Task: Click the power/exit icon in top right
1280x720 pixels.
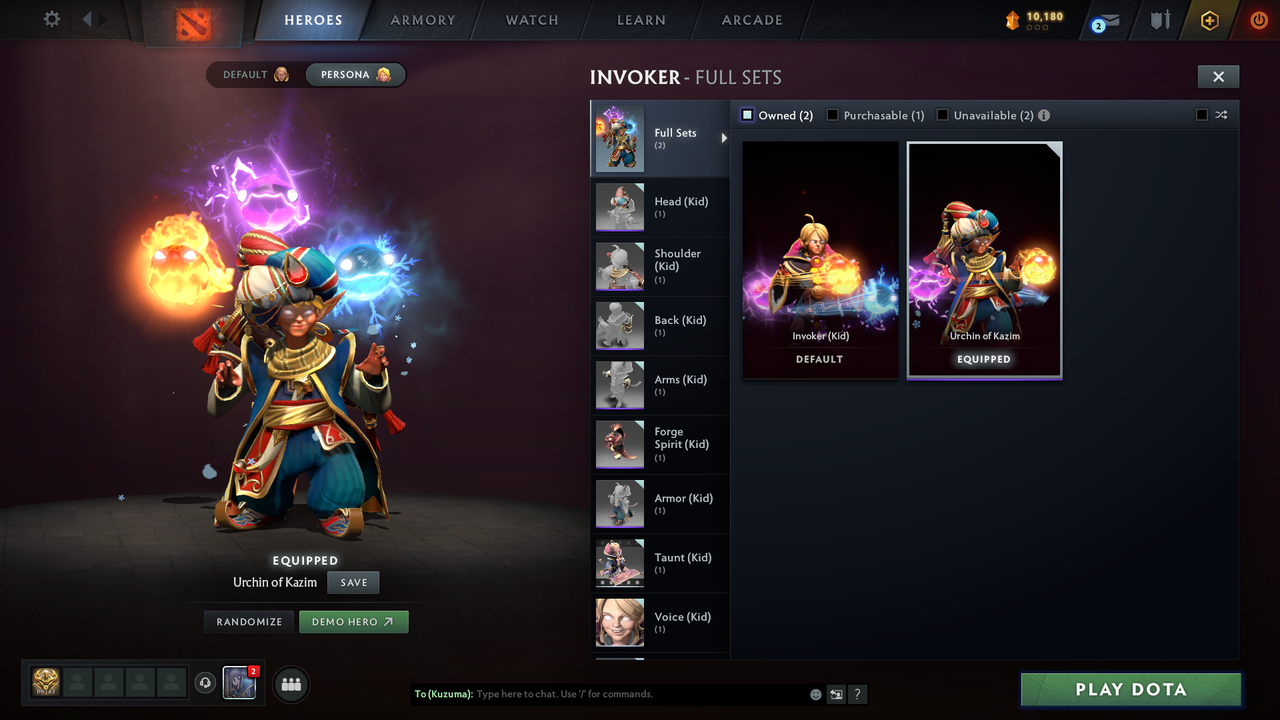Action: click(1258, 19)
